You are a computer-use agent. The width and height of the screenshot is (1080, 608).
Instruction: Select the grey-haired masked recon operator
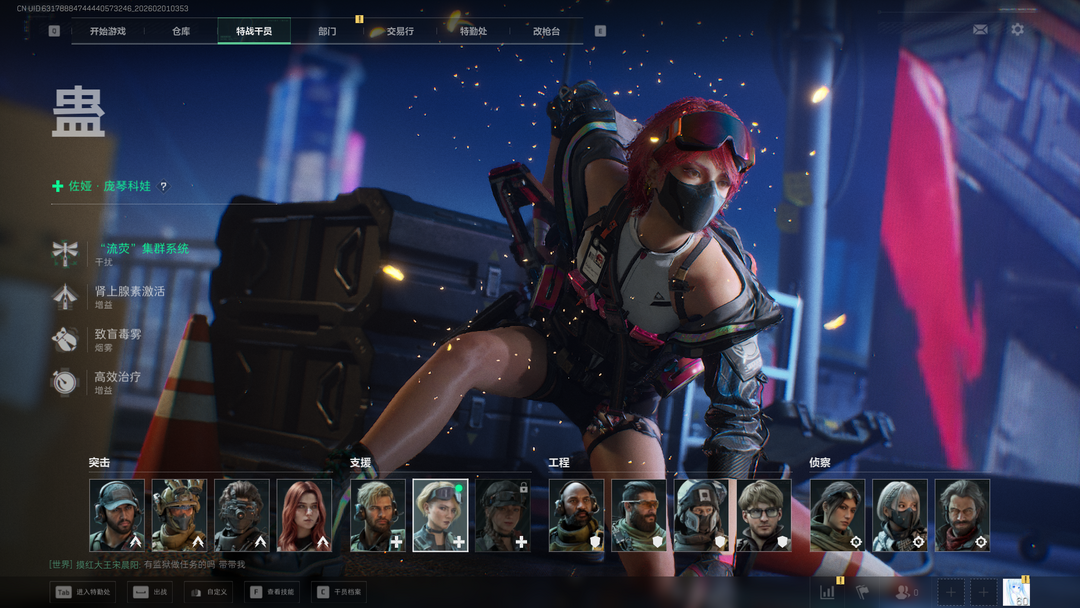[900, 515]
